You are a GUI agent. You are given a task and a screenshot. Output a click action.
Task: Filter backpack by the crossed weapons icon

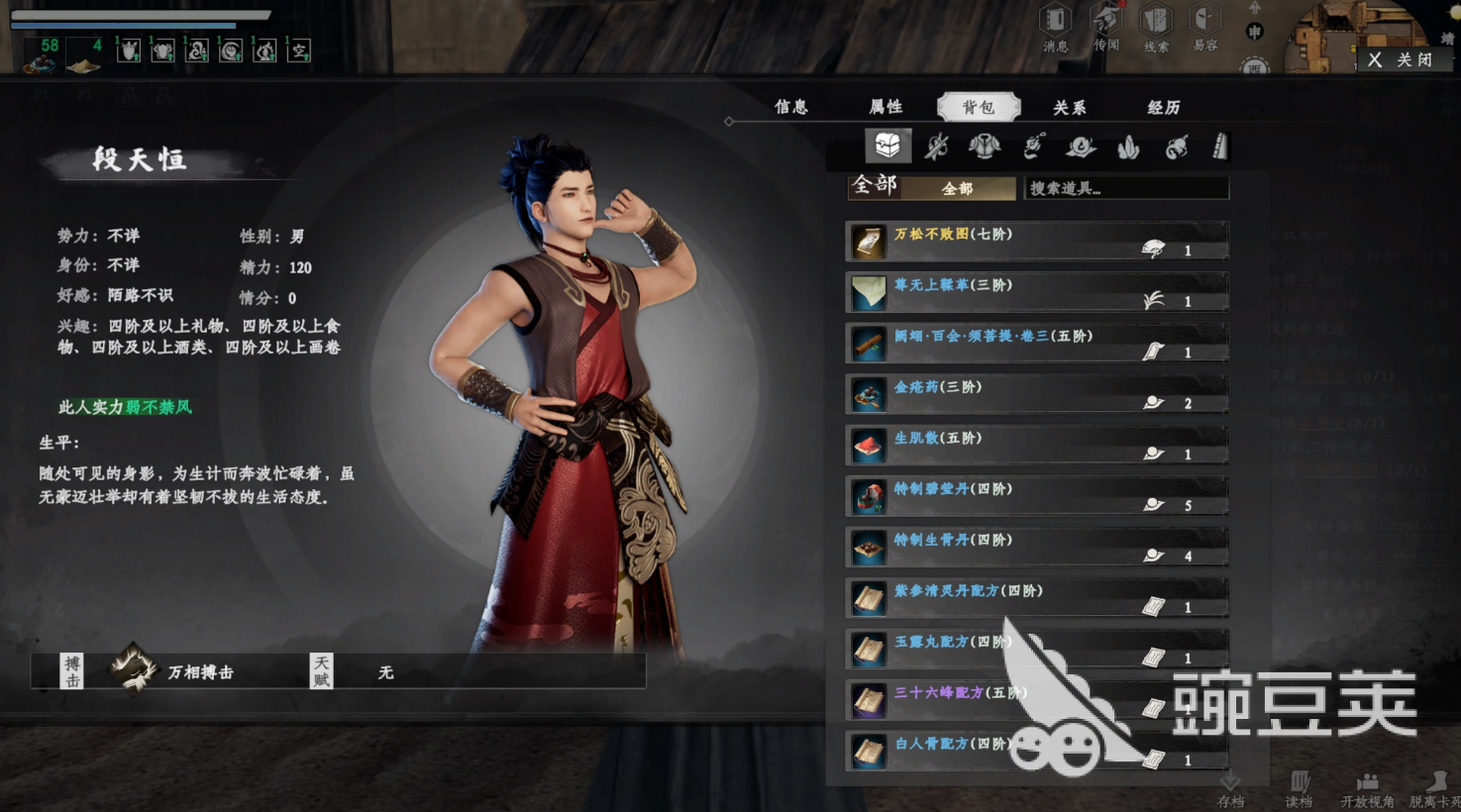(936, 148)
